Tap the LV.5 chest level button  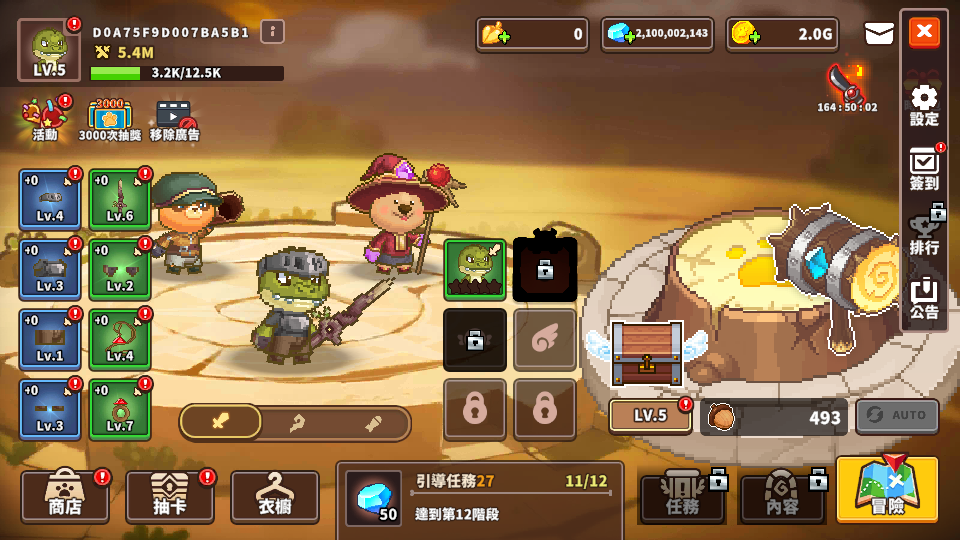(649, 416)
